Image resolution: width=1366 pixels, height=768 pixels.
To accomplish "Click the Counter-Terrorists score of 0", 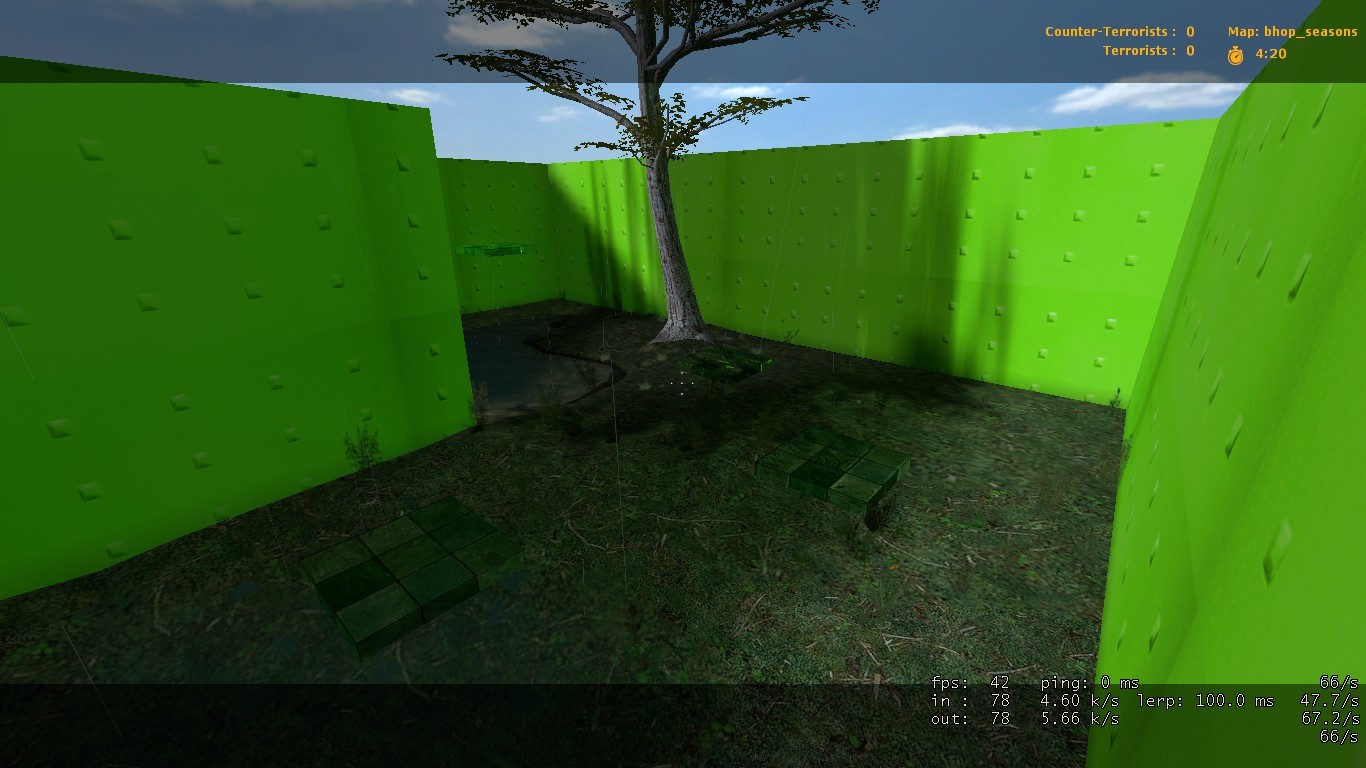I will [1188, 31].
